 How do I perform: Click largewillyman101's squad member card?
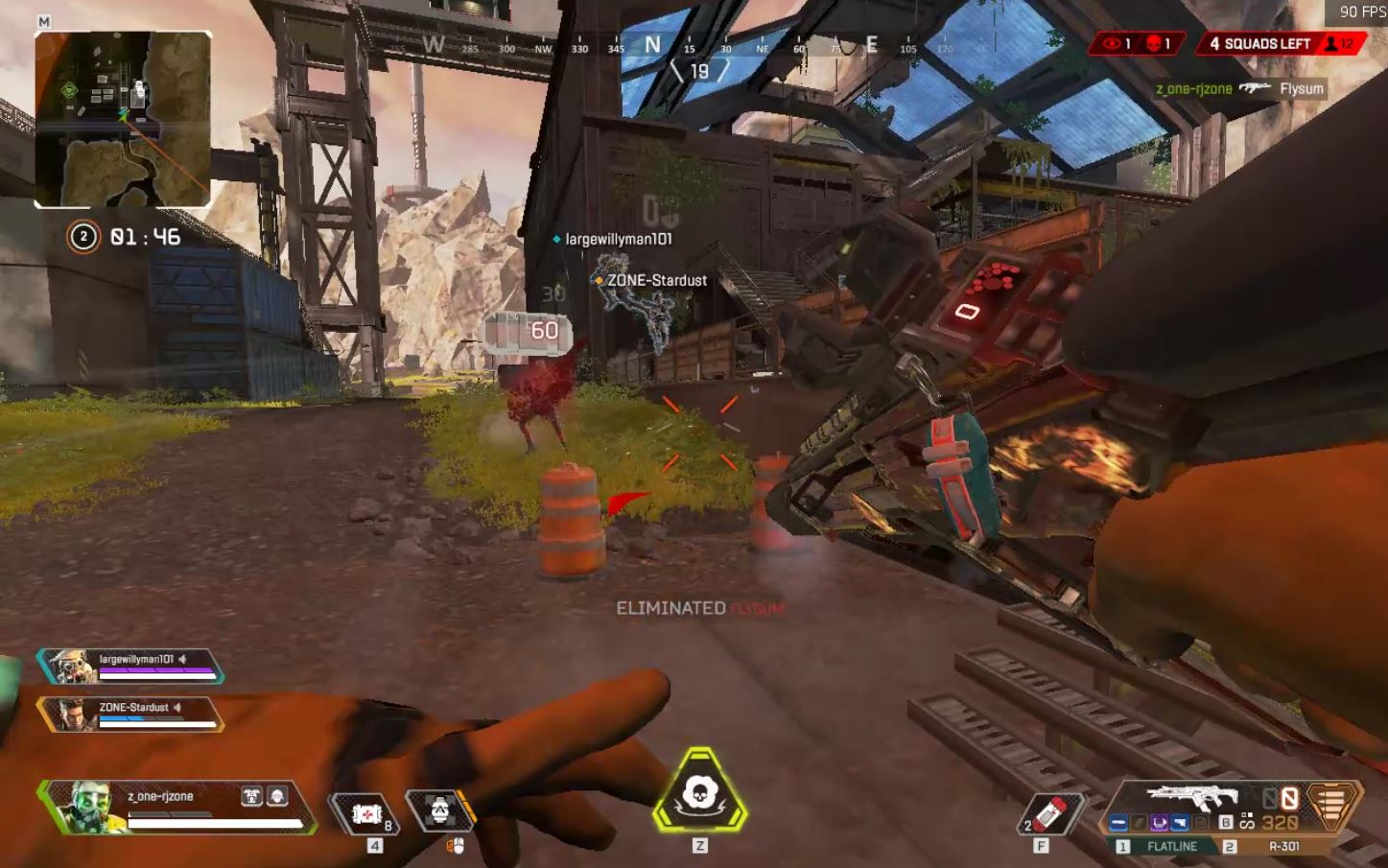130,665
